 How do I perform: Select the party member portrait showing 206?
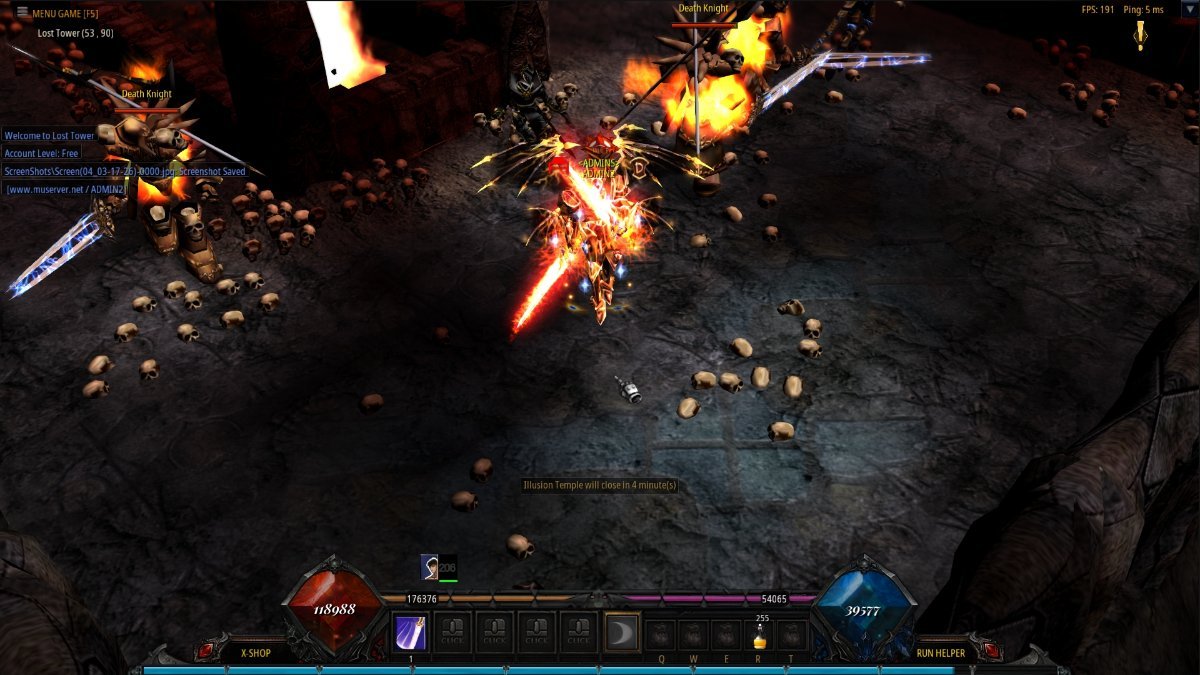[429, 567]
